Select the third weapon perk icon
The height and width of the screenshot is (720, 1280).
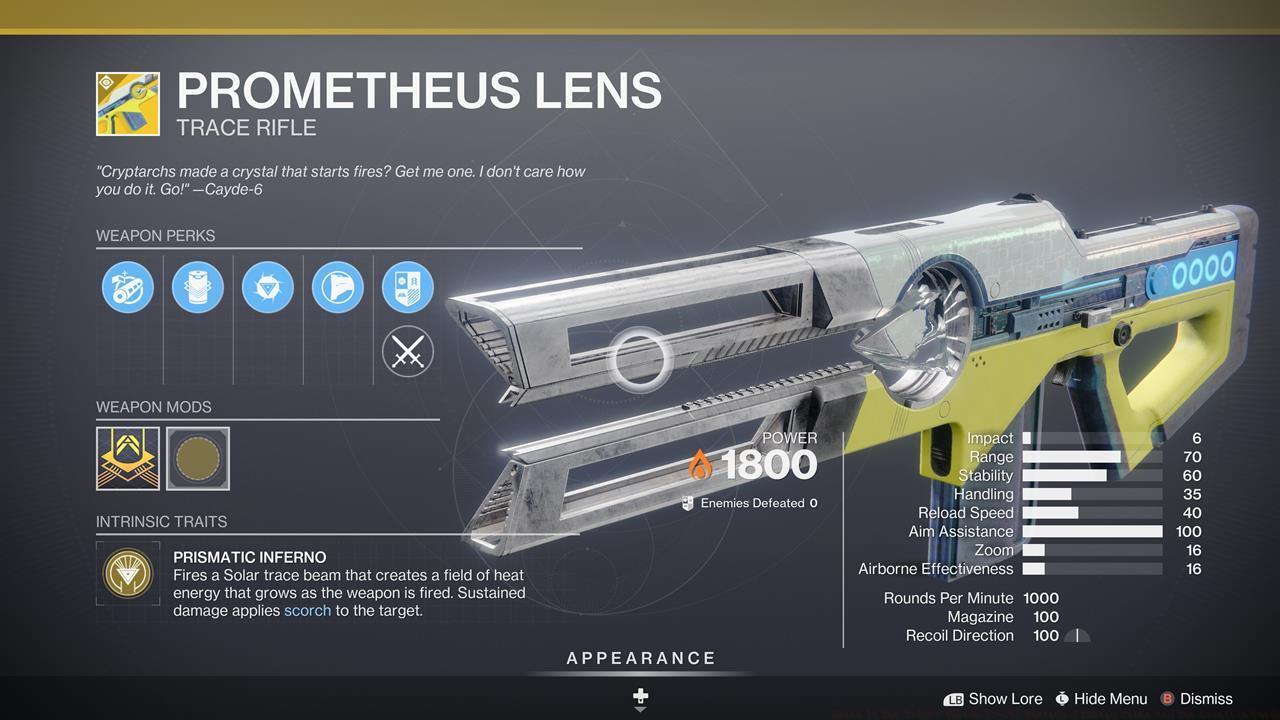point(268,287)
